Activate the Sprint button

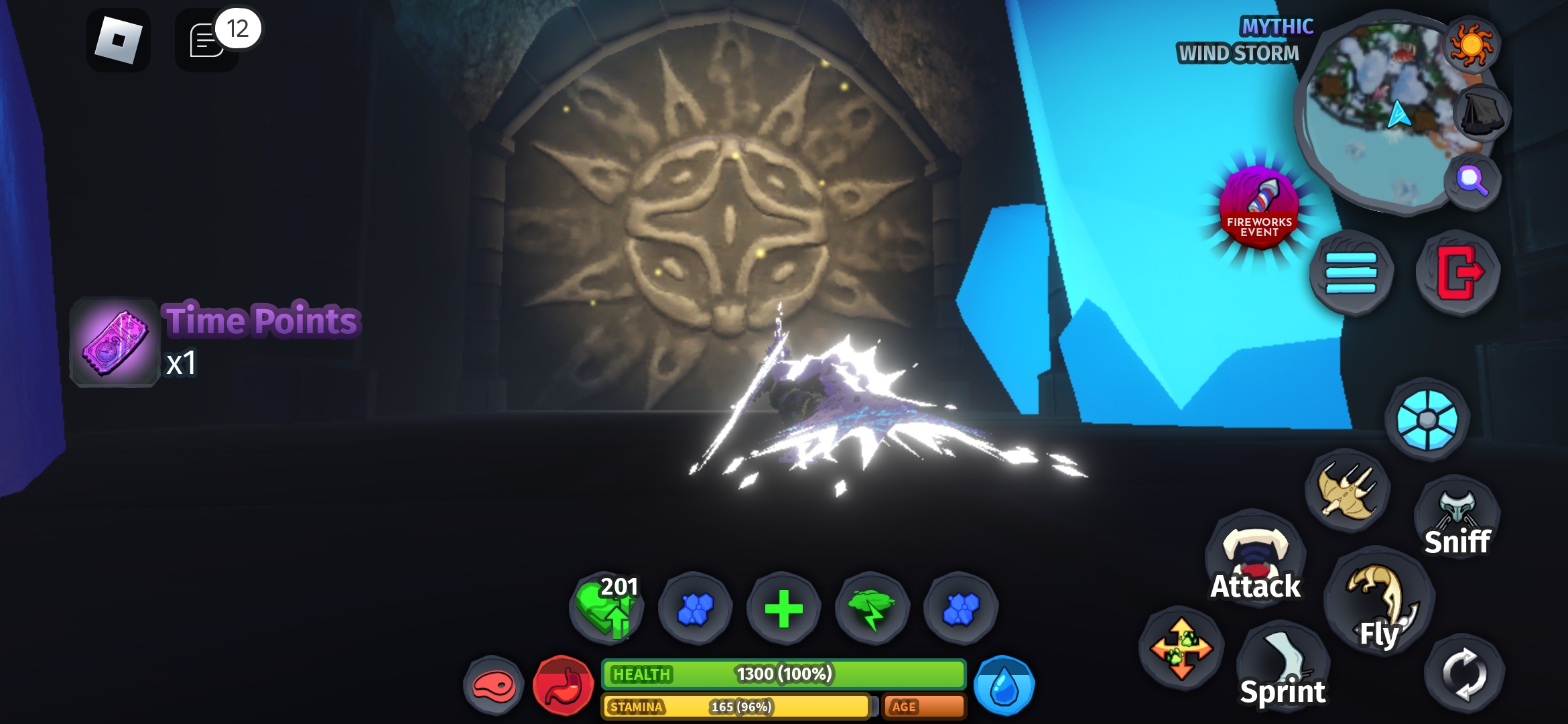pyautogui.click(x=1283, y=666)
